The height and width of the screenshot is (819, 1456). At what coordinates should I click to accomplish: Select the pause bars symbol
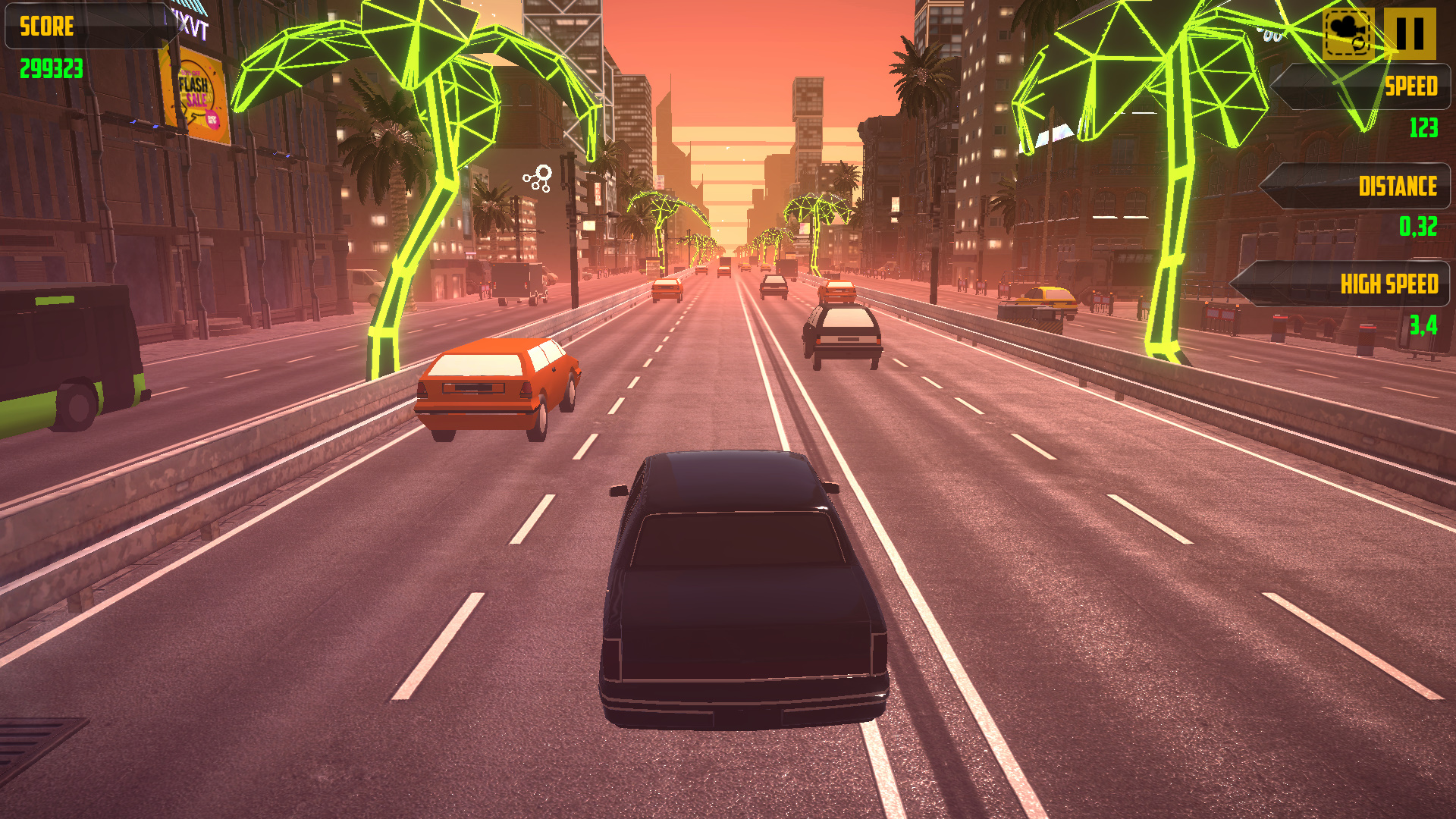[x=1410, y=32]
